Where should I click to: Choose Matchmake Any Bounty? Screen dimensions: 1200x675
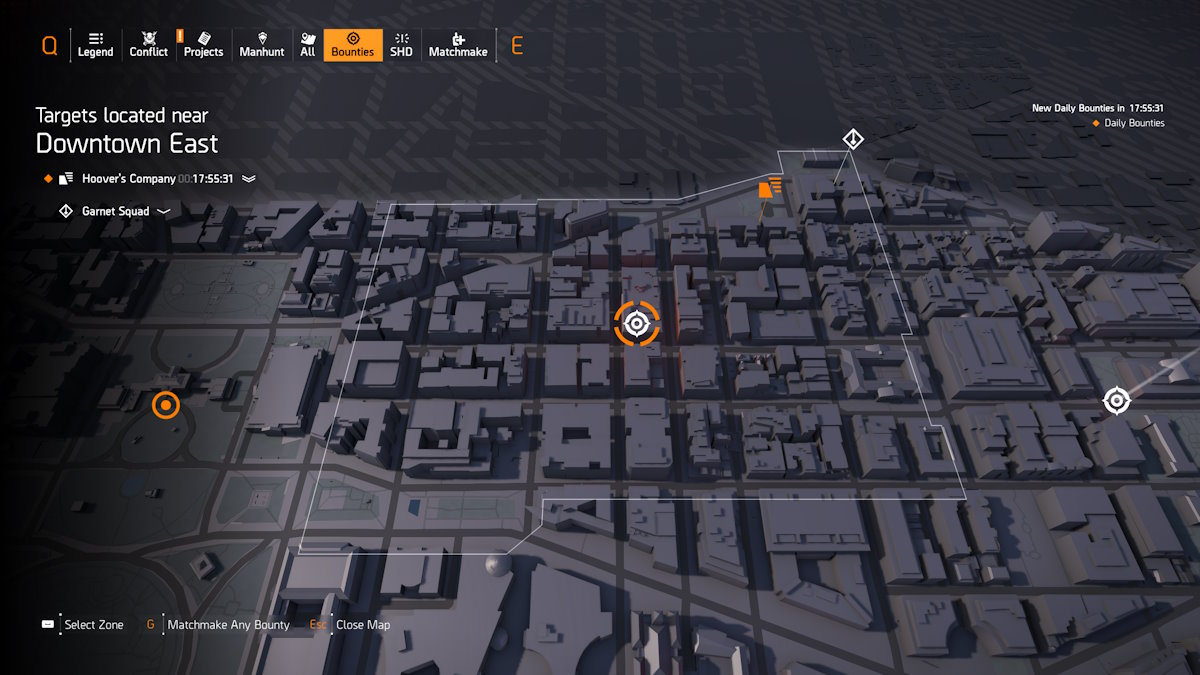[228, 625]
